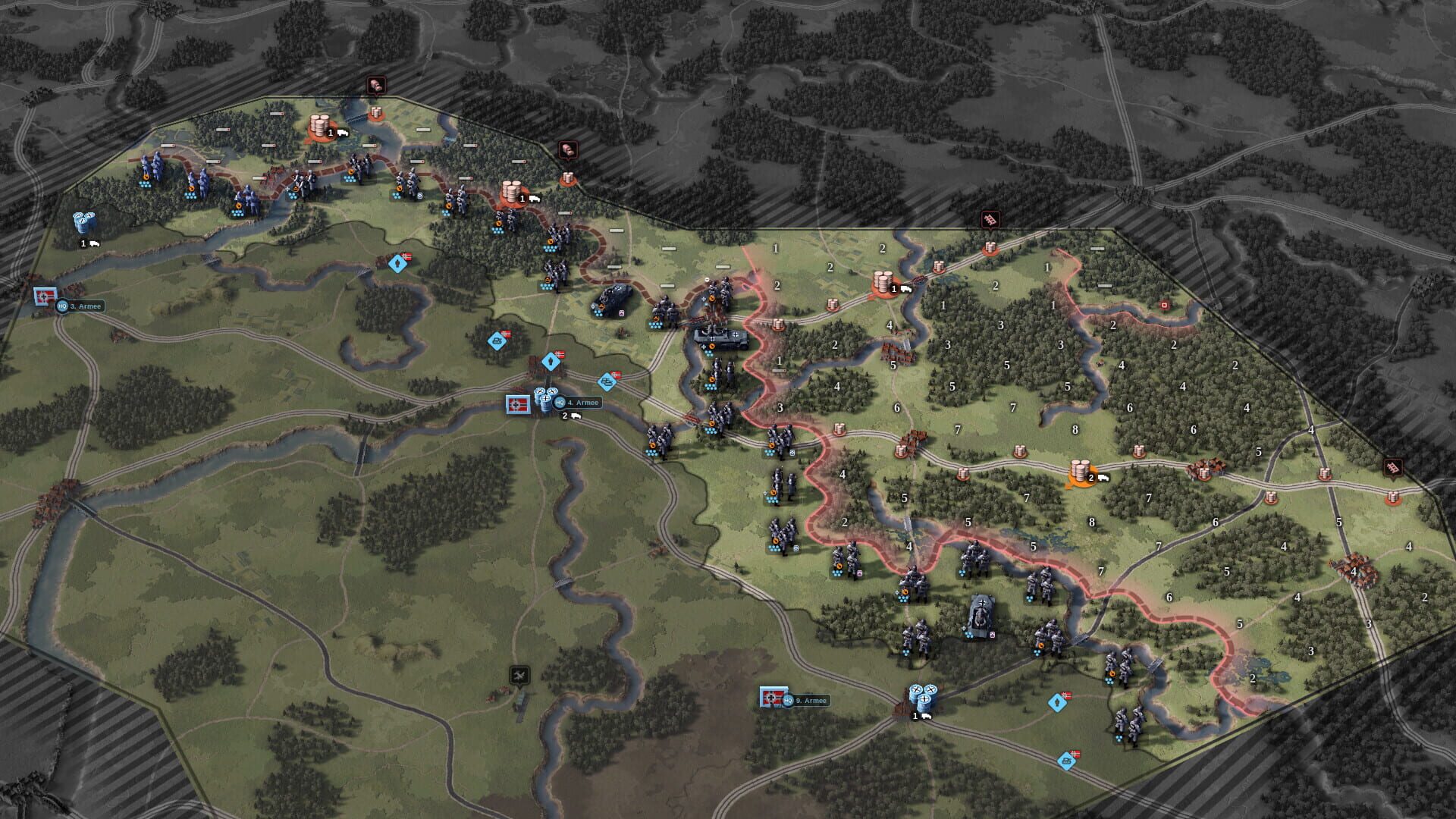Screen dimensions: 1456x819
Task: Click the supply range number 8 in the forest
Action: [x=1075, y=429]
